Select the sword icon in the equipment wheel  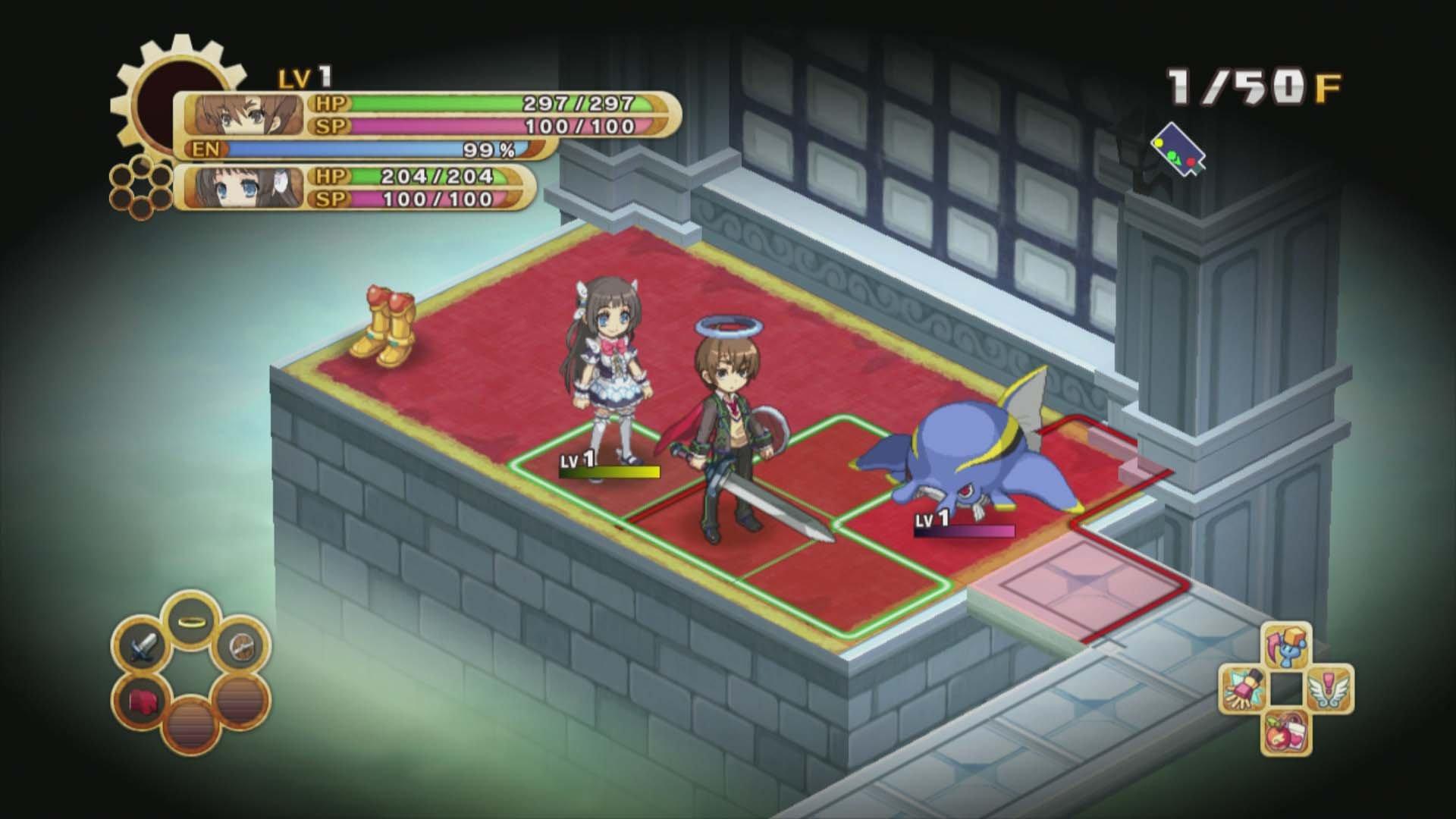coord(144,646)
